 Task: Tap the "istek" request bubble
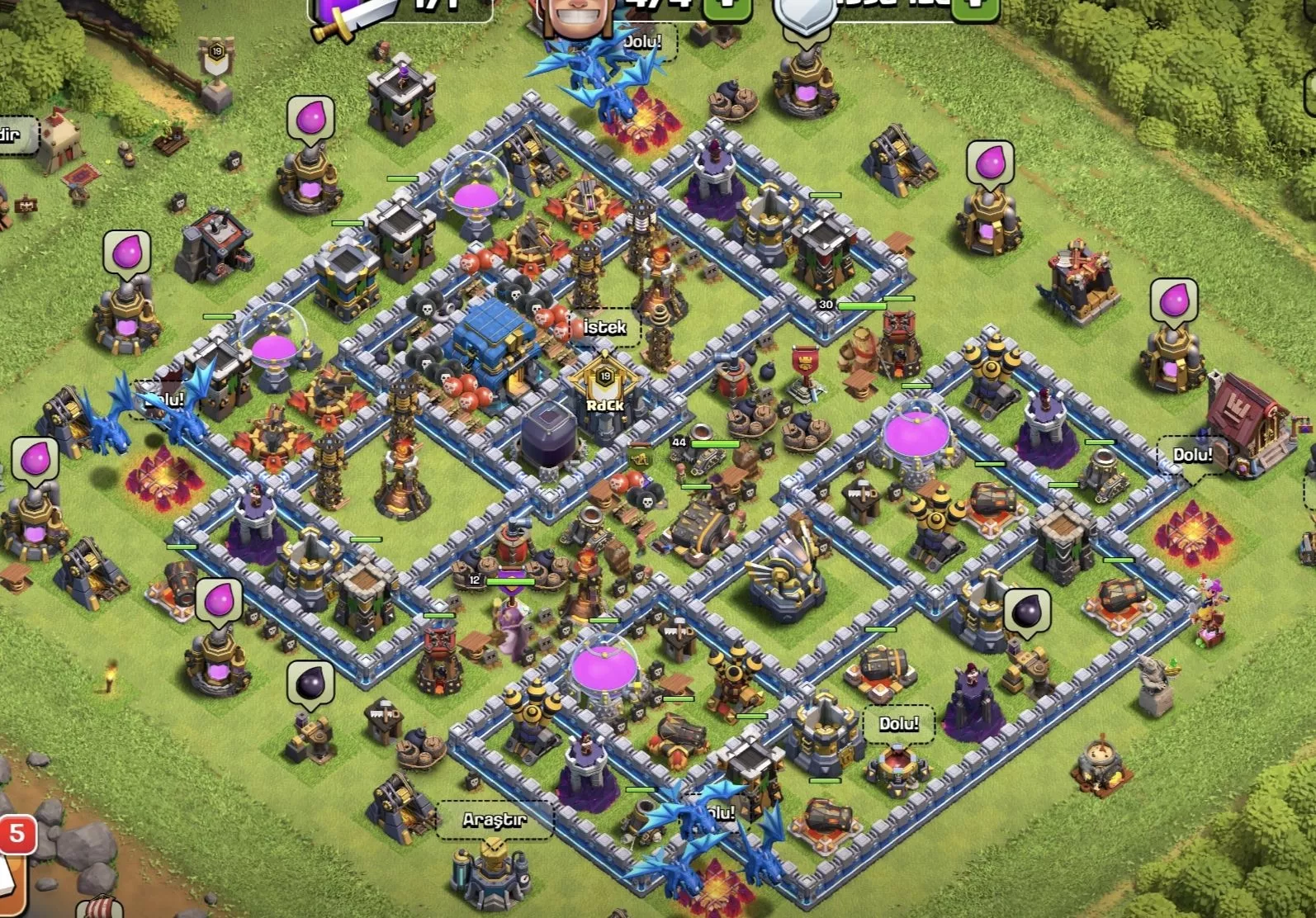[604, 328]
